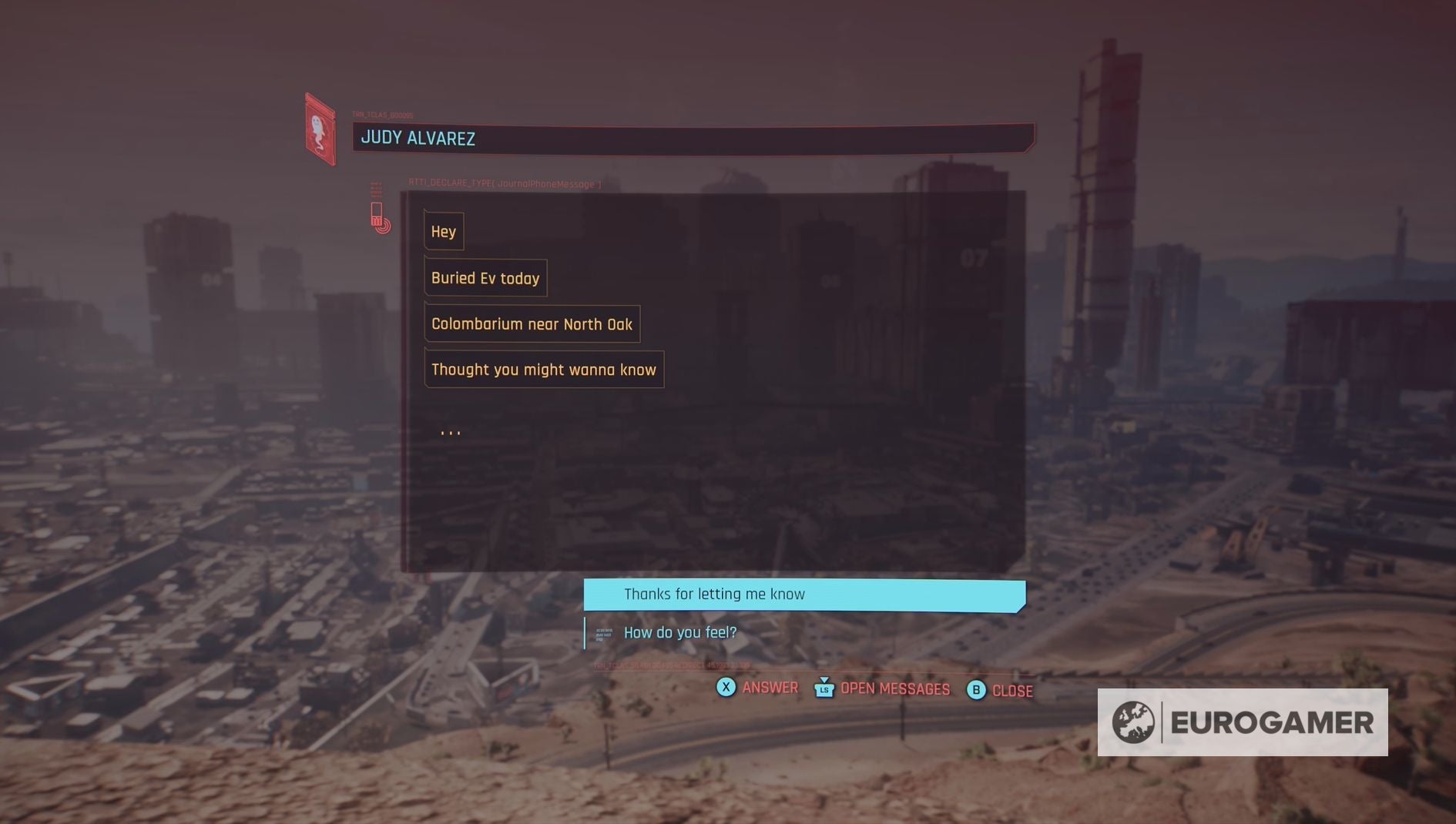The width and height of the screenshot is (1456, 824).
Task: Open the Messages screen via Open Messages
Action: pos(894,689)
